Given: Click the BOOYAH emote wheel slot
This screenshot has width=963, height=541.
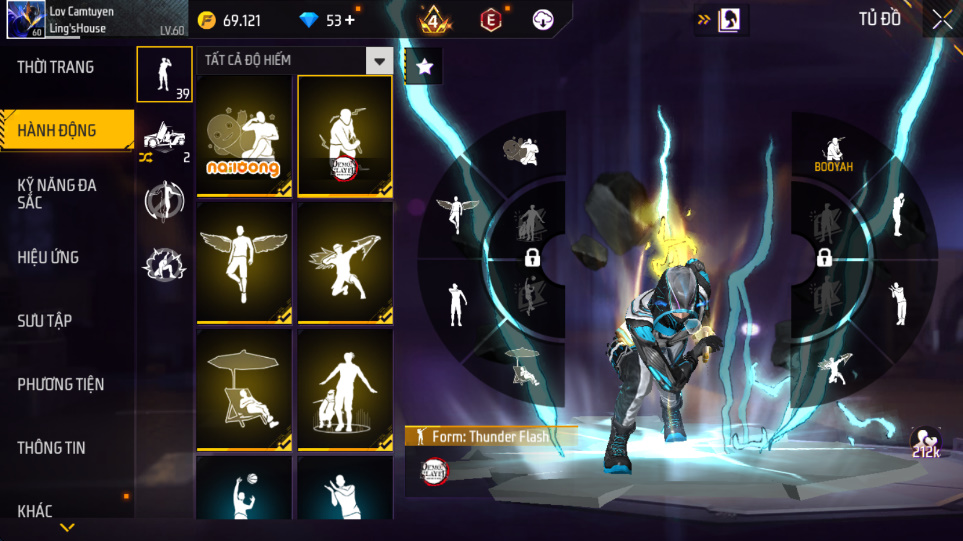Looking at the screenshot, I should [x=833, y=154].
